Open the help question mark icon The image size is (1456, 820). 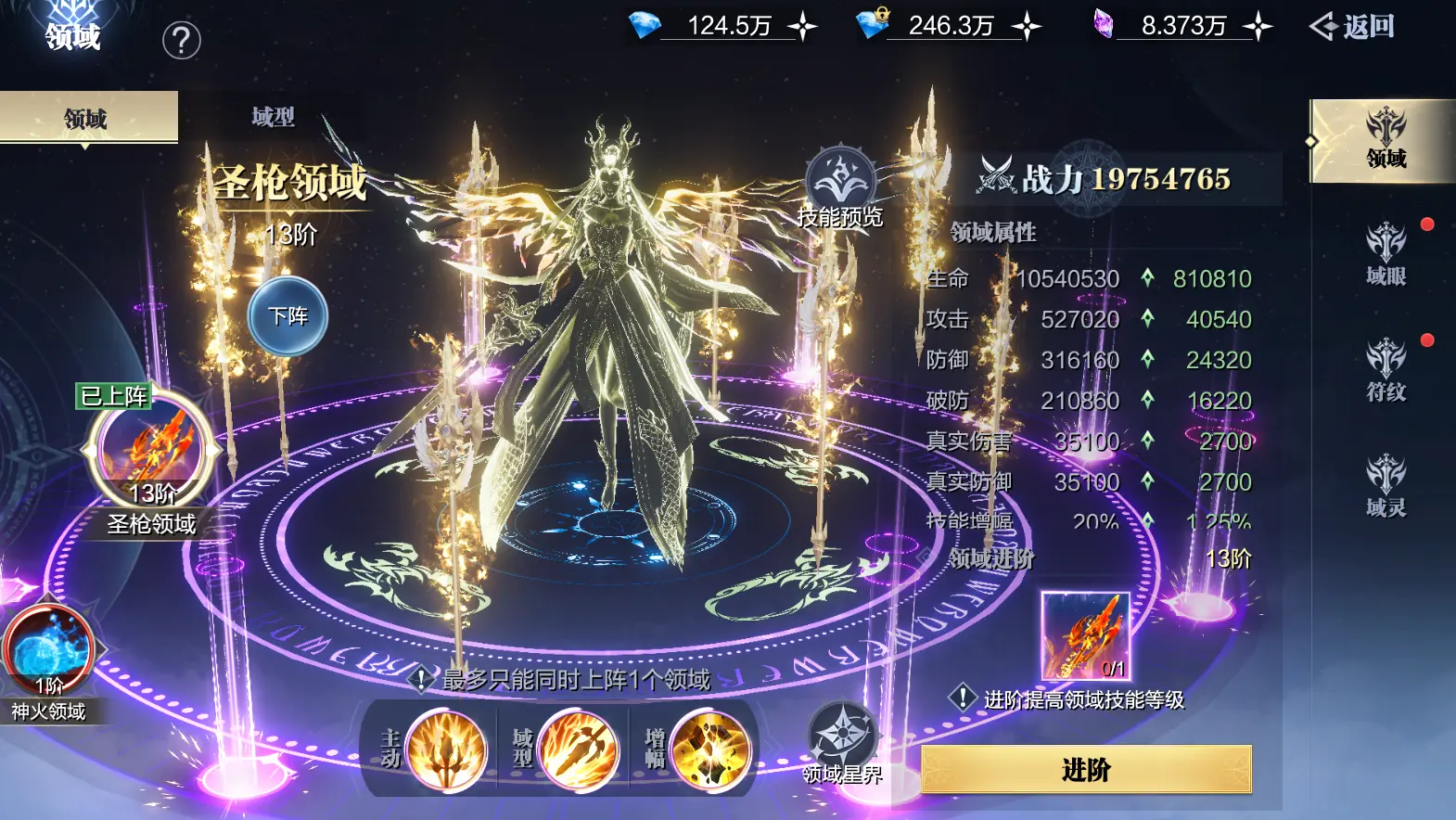click(x=182, y=38)
